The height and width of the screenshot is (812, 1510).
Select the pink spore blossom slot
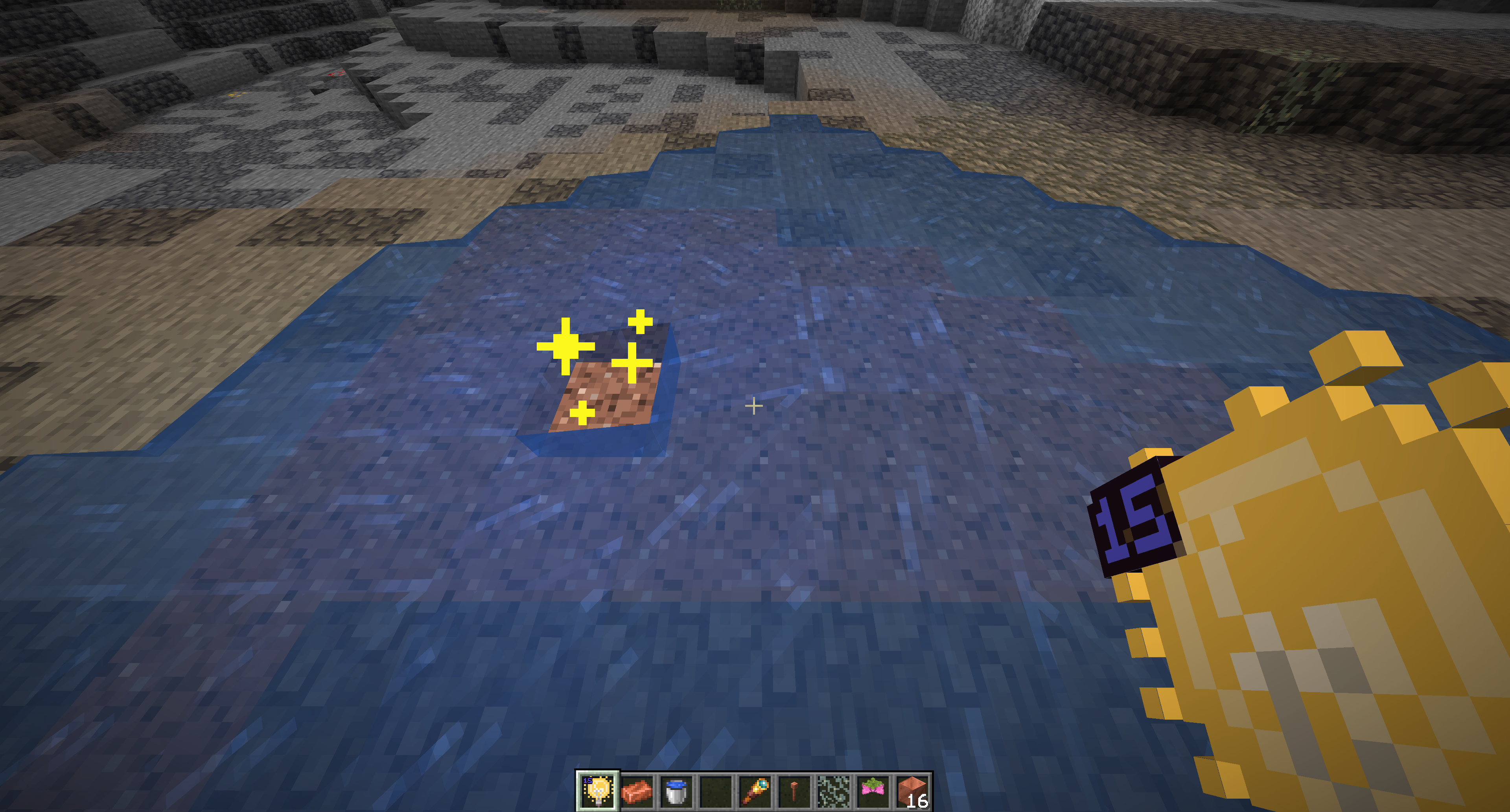[873, 791]
